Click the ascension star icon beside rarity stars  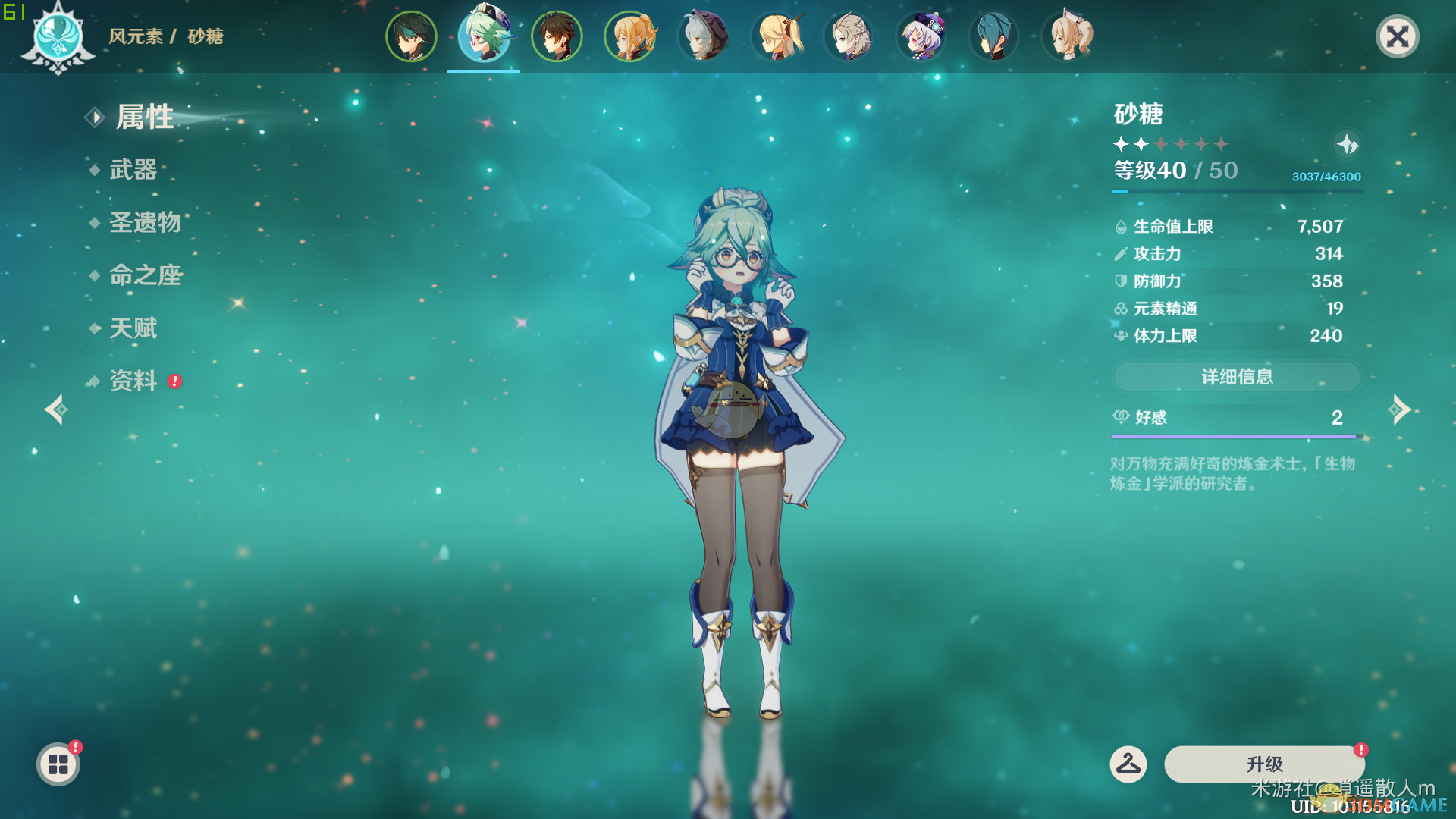pos(1347,144)
